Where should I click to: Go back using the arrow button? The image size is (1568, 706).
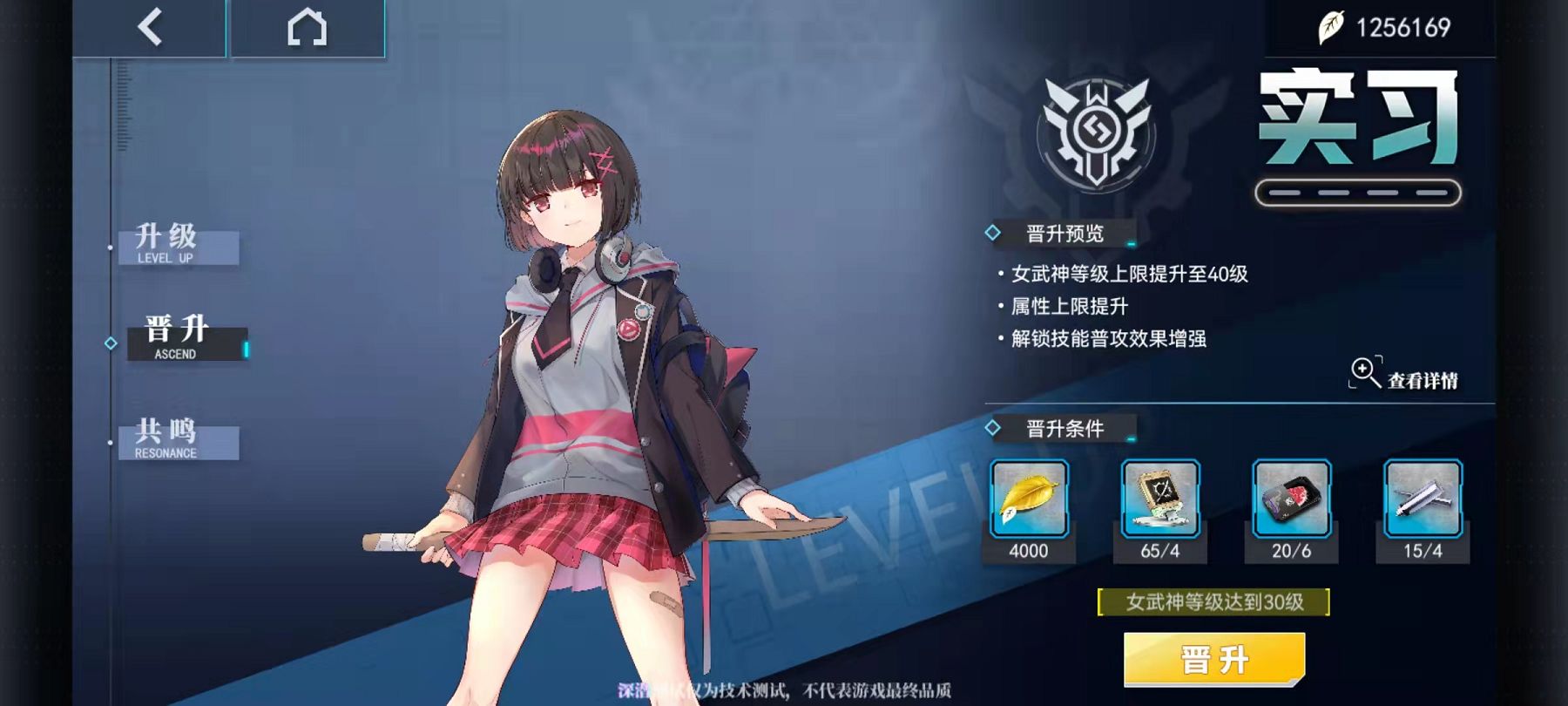150,28
